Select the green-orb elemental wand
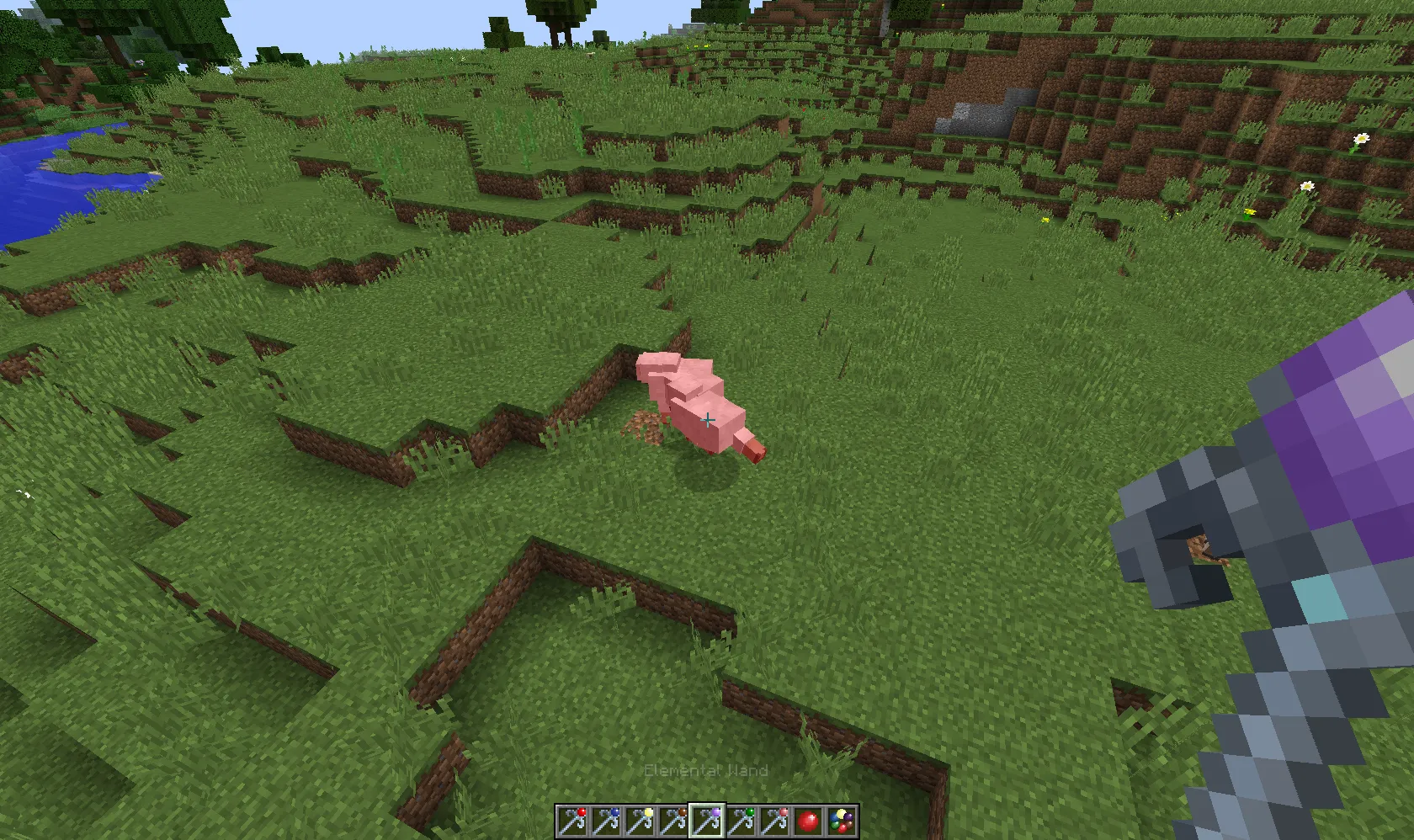1414x840 pixels. coord(742,820)
